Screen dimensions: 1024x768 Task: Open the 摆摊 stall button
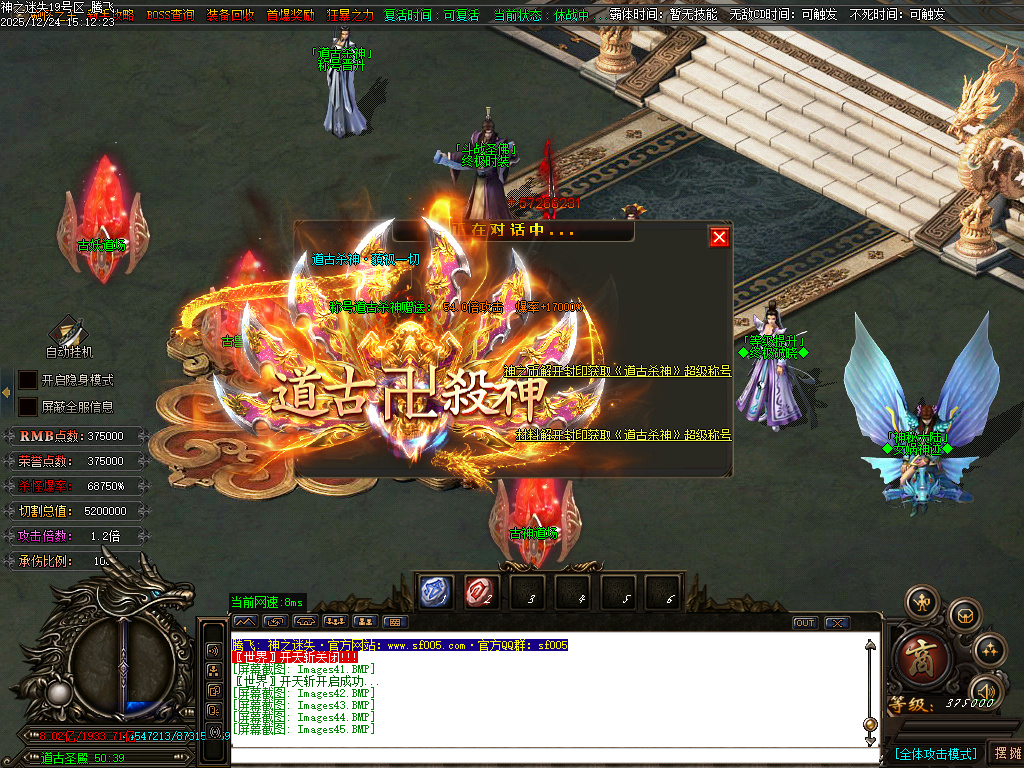[1005, 753]
